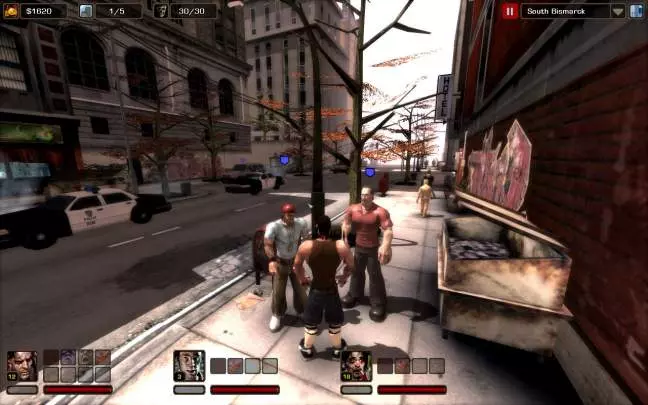This screenshot has height=405, width=648.
Task: Select the first gang member portrait
Action: (x=21, y=365)
